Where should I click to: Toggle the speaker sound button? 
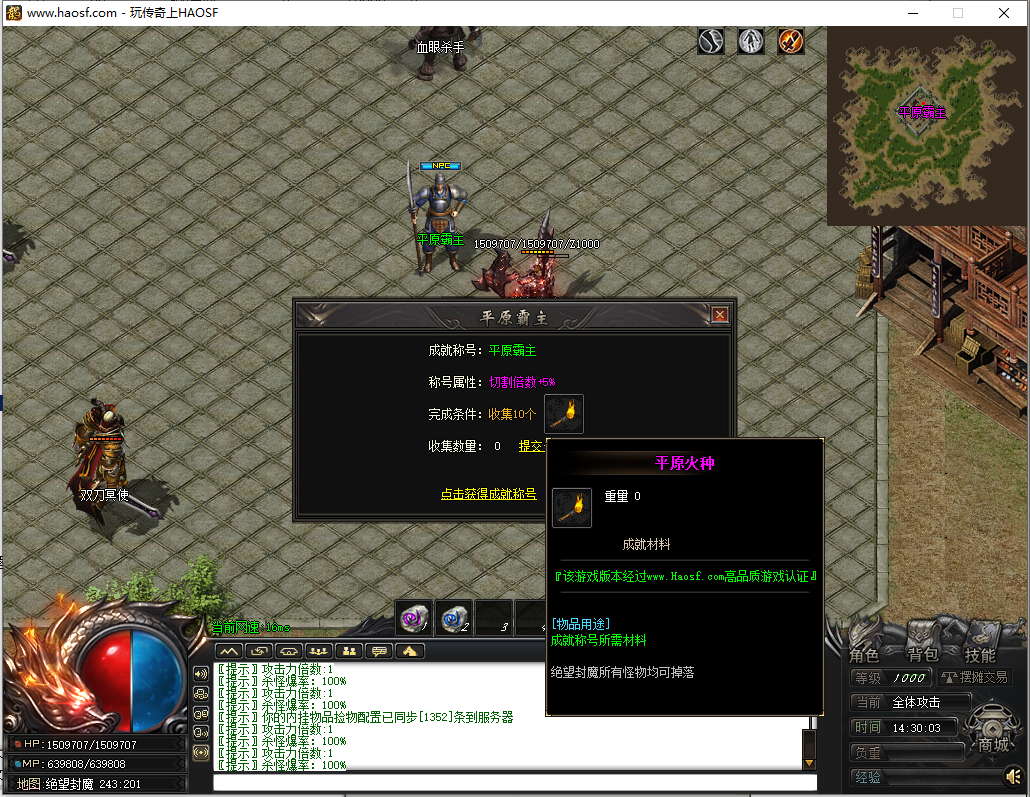pyautogui.click(x=1014, y=777)
